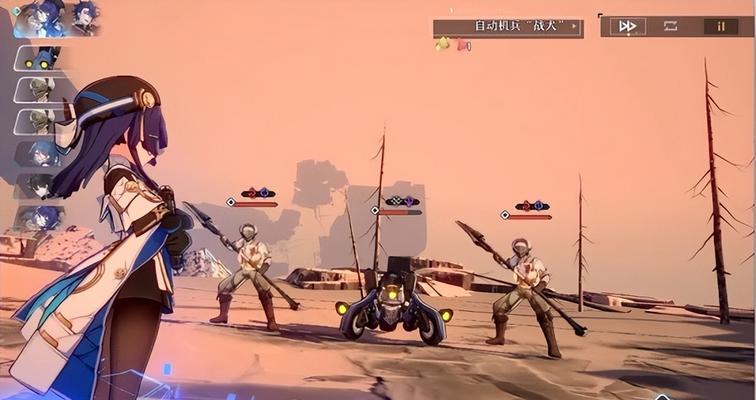Open the 自动机兵"战犬" enemy info banner
The width and height of the screenshot is (756, 400).
click(x=507, y=26)
